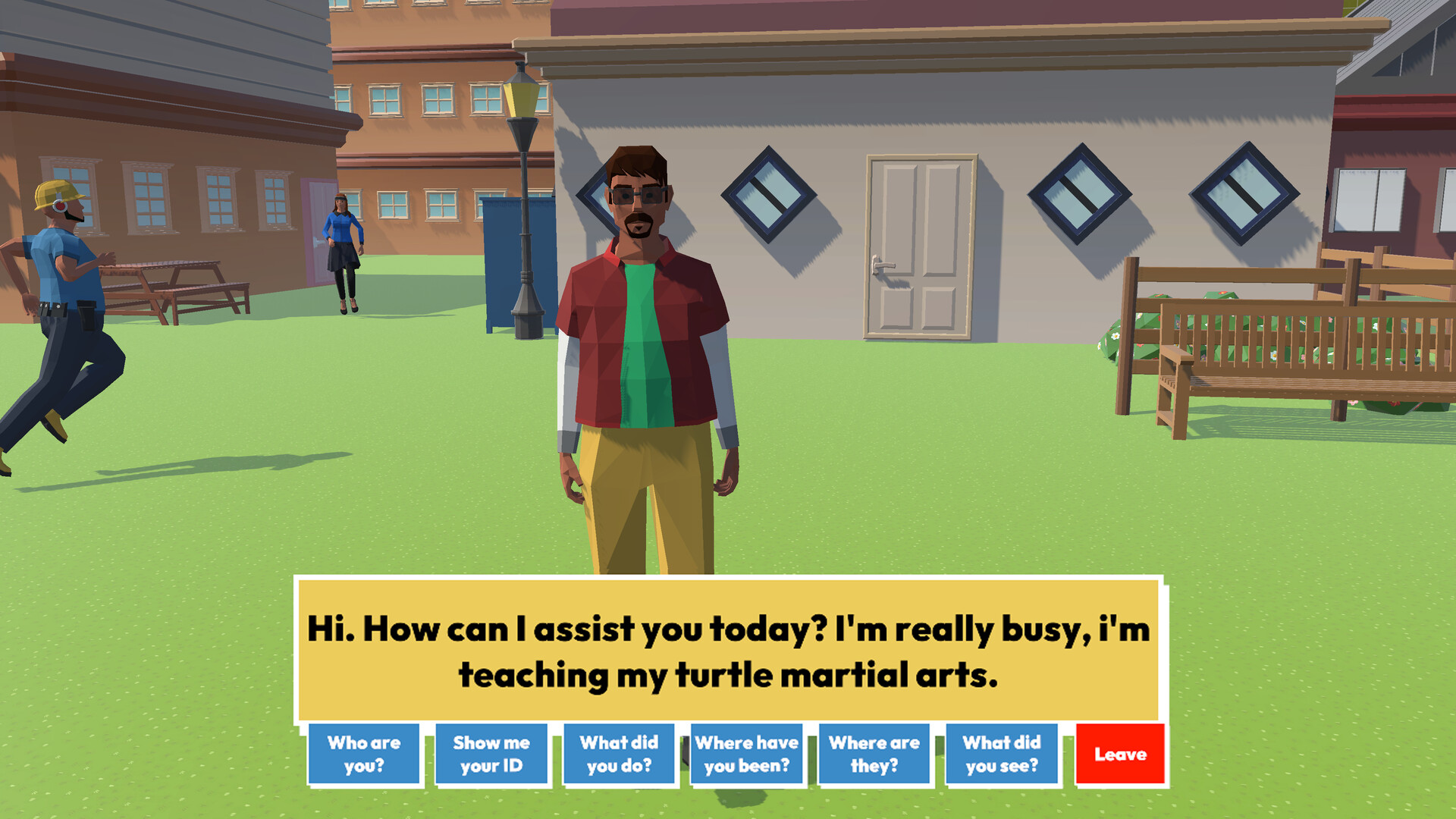Ask 'What did you do?'
Image resolution: width=1456 pixels, height=819 pixels.
619,754
